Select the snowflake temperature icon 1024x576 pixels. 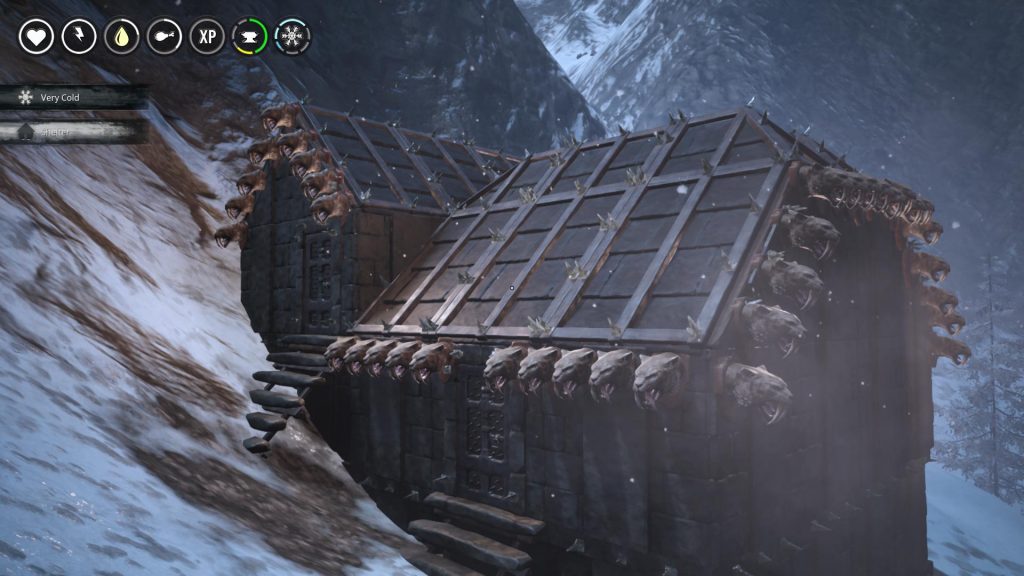292,37
